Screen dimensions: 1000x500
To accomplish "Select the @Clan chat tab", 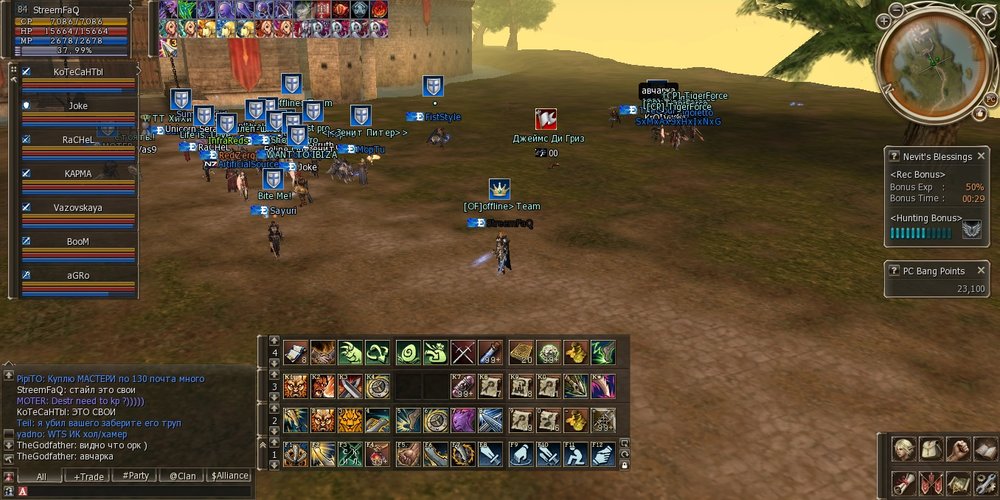I will pos(181,476).
